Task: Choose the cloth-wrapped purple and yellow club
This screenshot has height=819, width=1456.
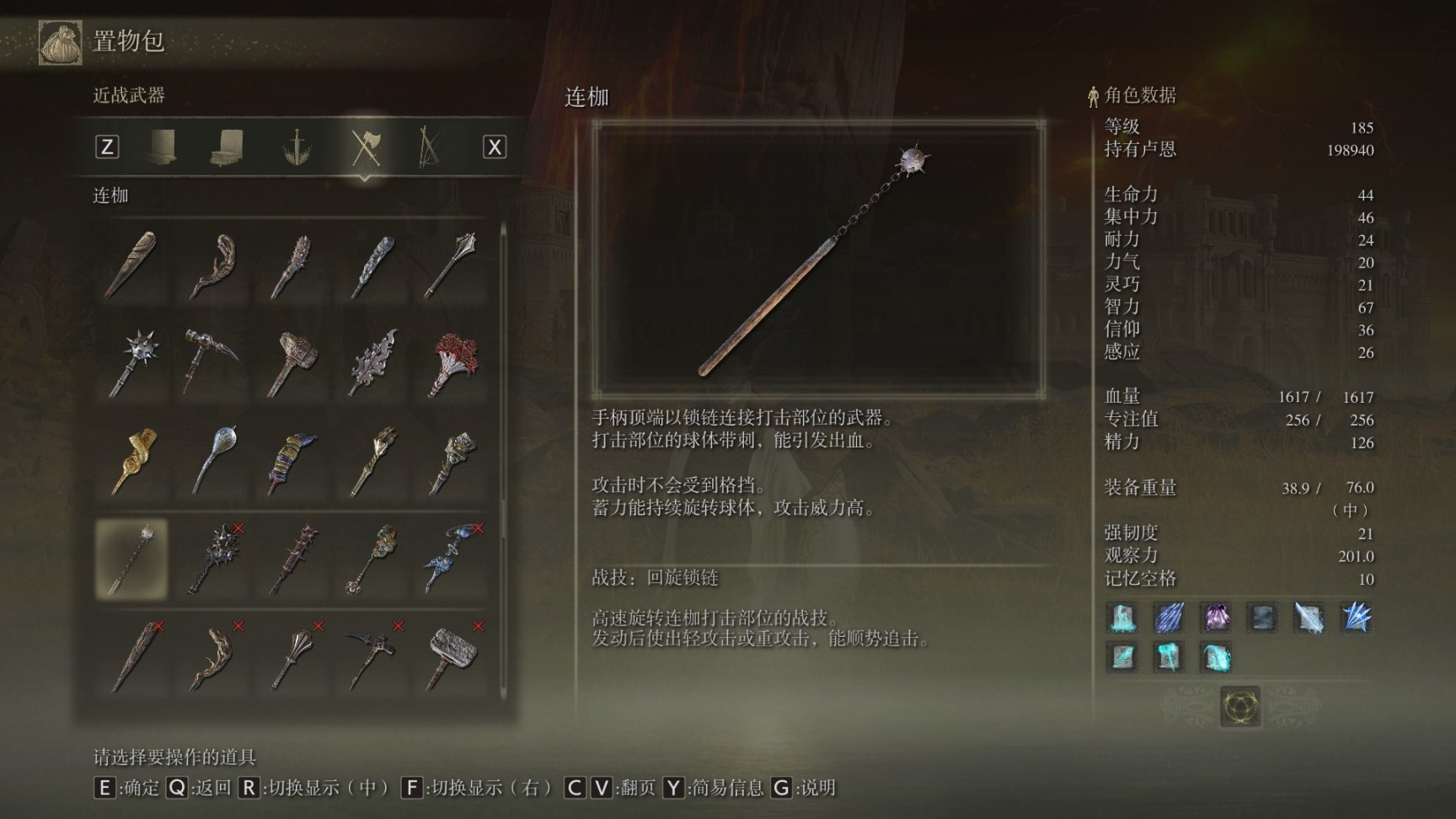Action: click(293, 460)
